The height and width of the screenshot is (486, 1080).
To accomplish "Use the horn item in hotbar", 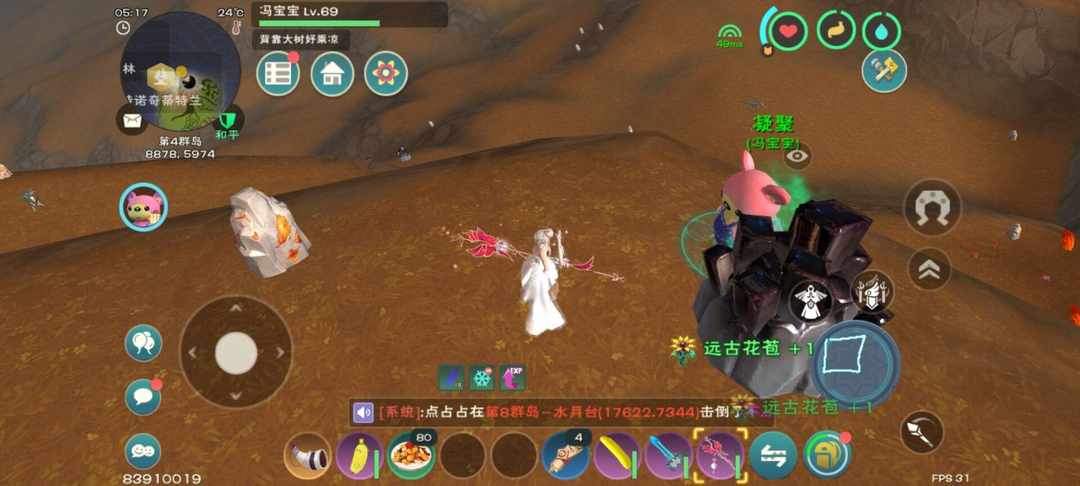I will (308, 456).
